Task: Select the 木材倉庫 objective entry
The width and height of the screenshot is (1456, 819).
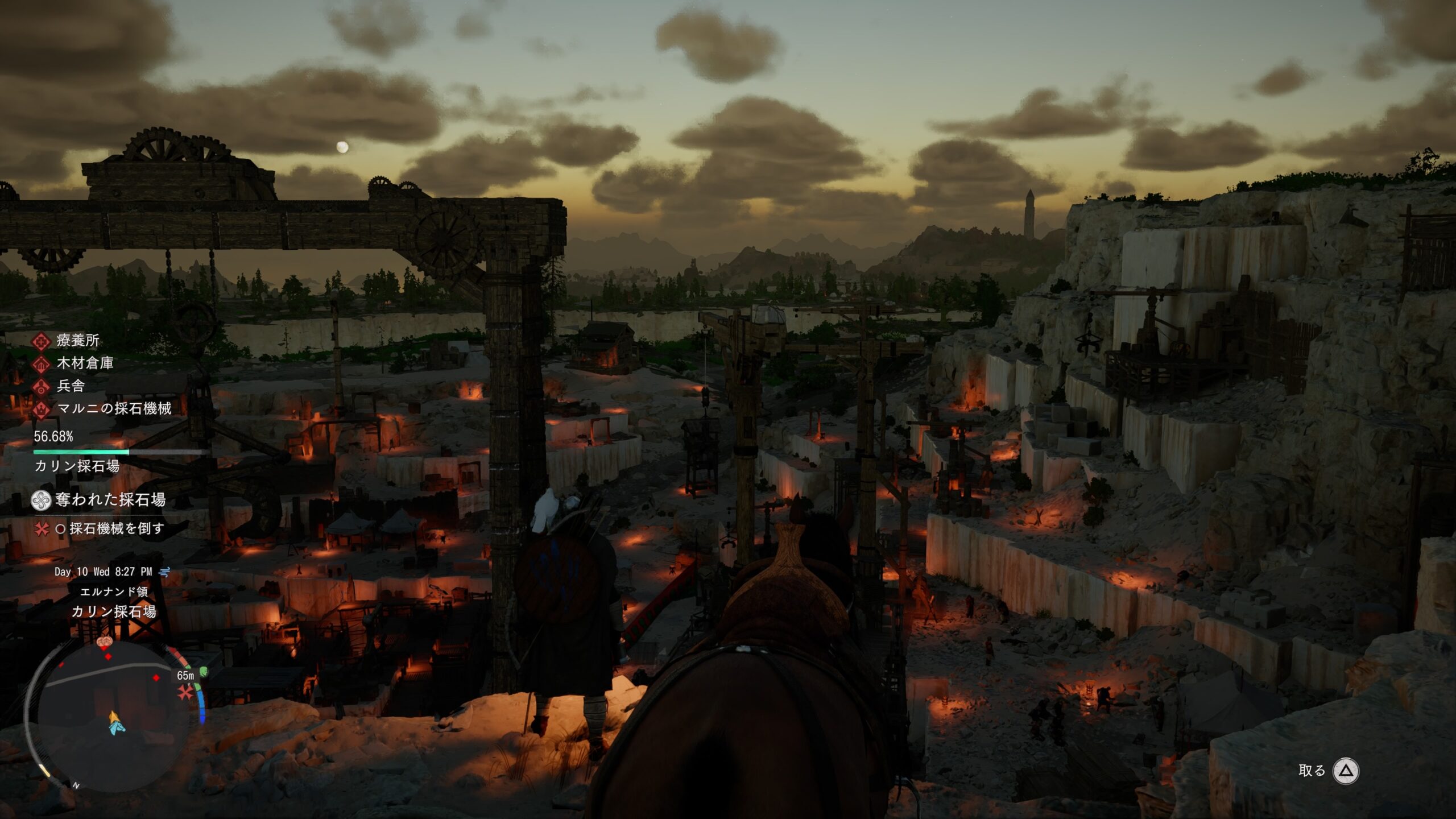Action: pyautogui.click(x=85, y=363)
